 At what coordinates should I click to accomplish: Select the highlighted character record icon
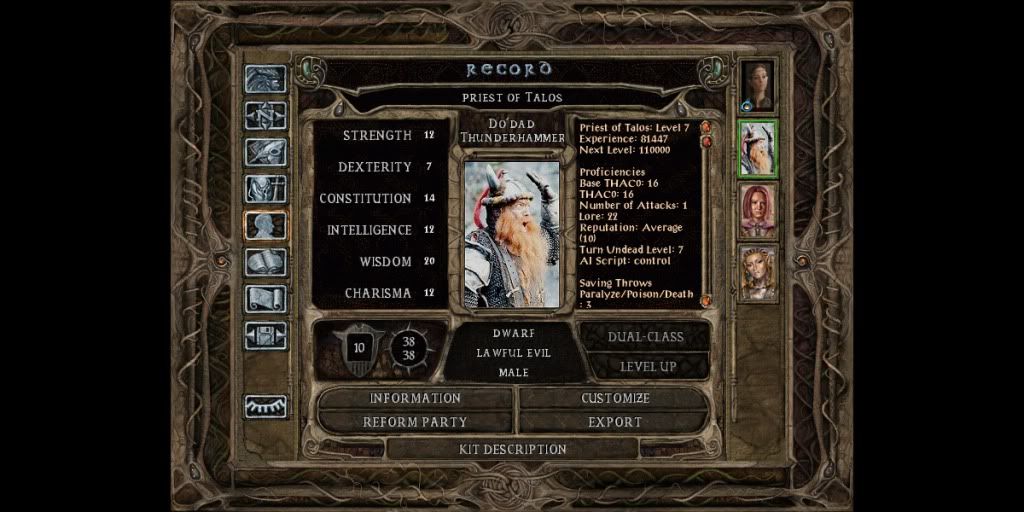click(266, 226)
